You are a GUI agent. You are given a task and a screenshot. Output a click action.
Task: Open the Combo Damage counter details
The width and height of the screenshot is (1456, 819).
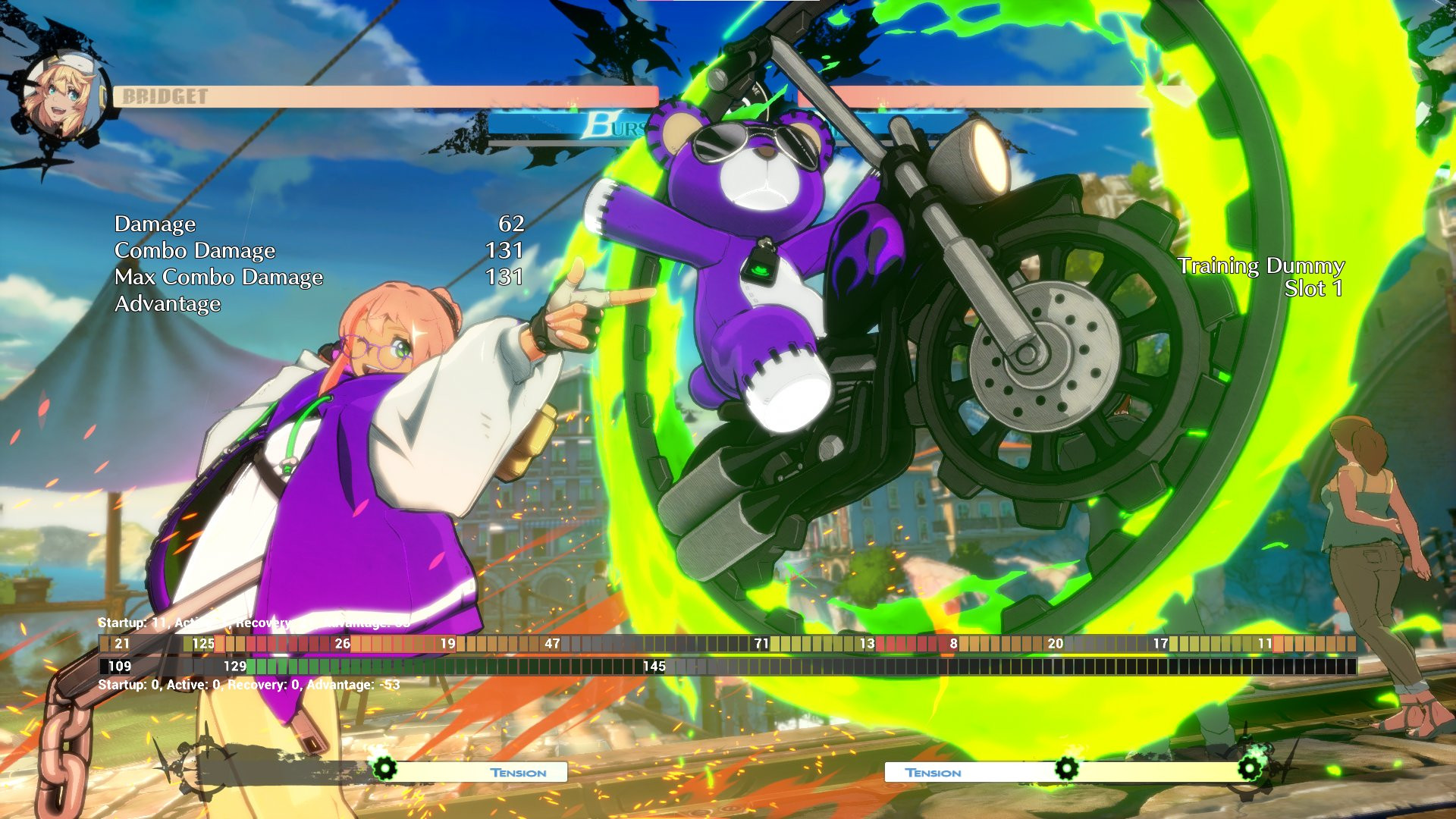point(194,251)
